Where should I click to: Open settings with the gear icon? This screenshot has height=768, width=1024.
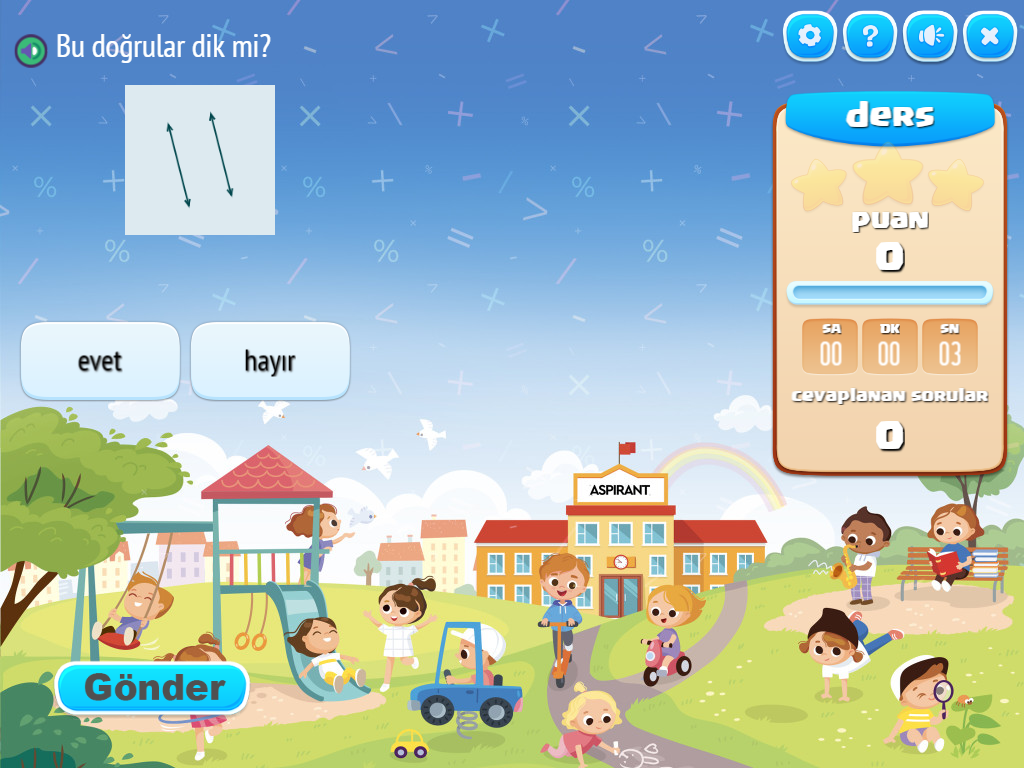[x=810, y=37]
